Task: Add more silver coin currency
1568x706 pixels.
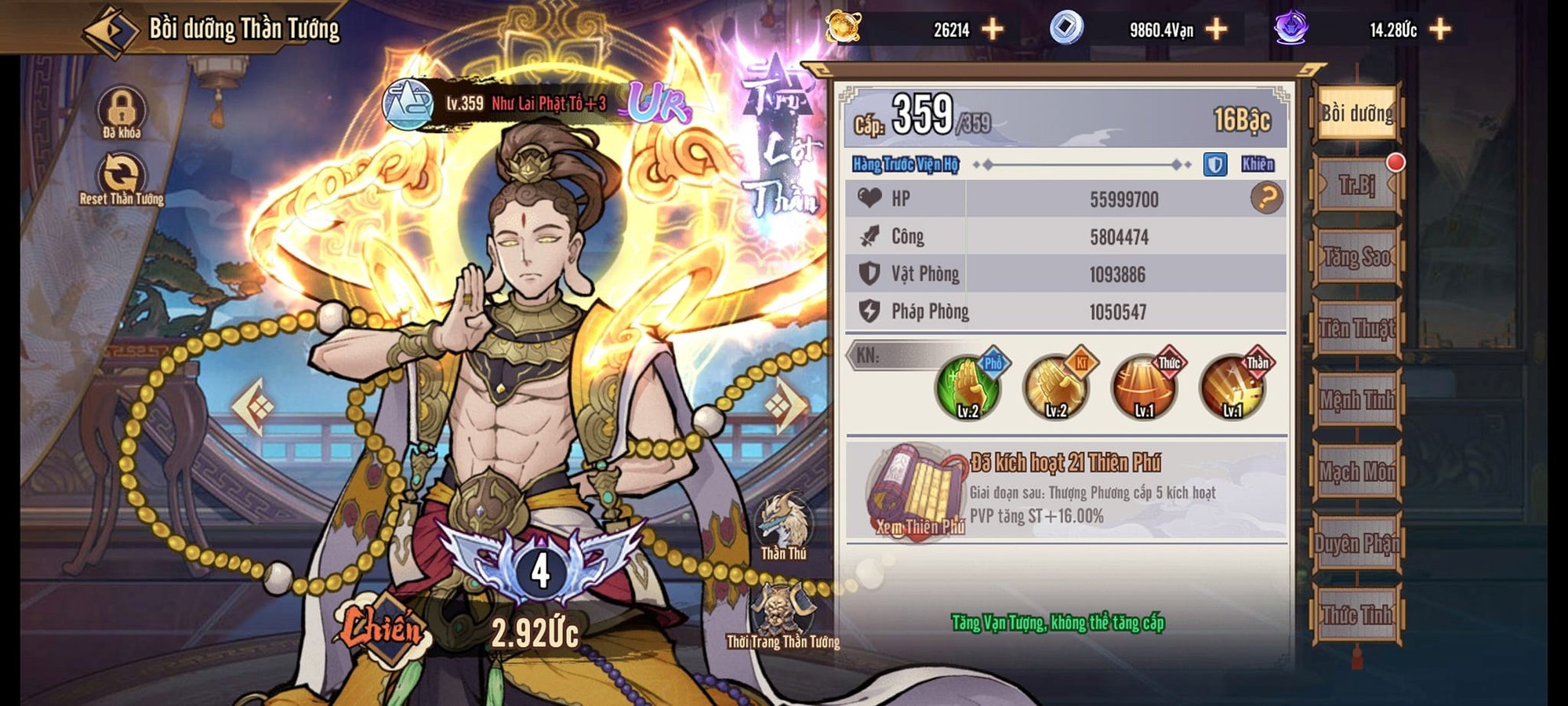Action: 1216,30
